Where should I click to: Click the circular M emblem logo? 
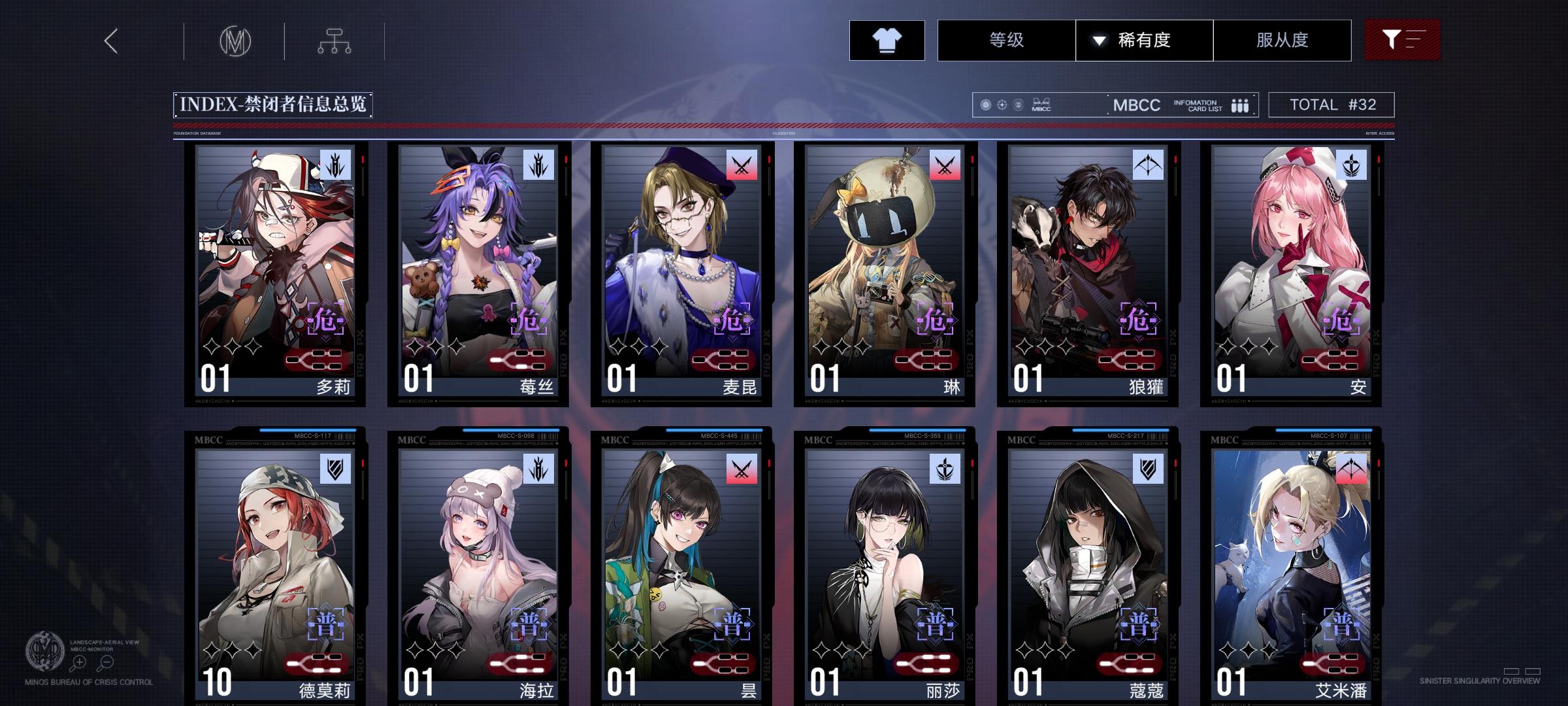(237, 41)
